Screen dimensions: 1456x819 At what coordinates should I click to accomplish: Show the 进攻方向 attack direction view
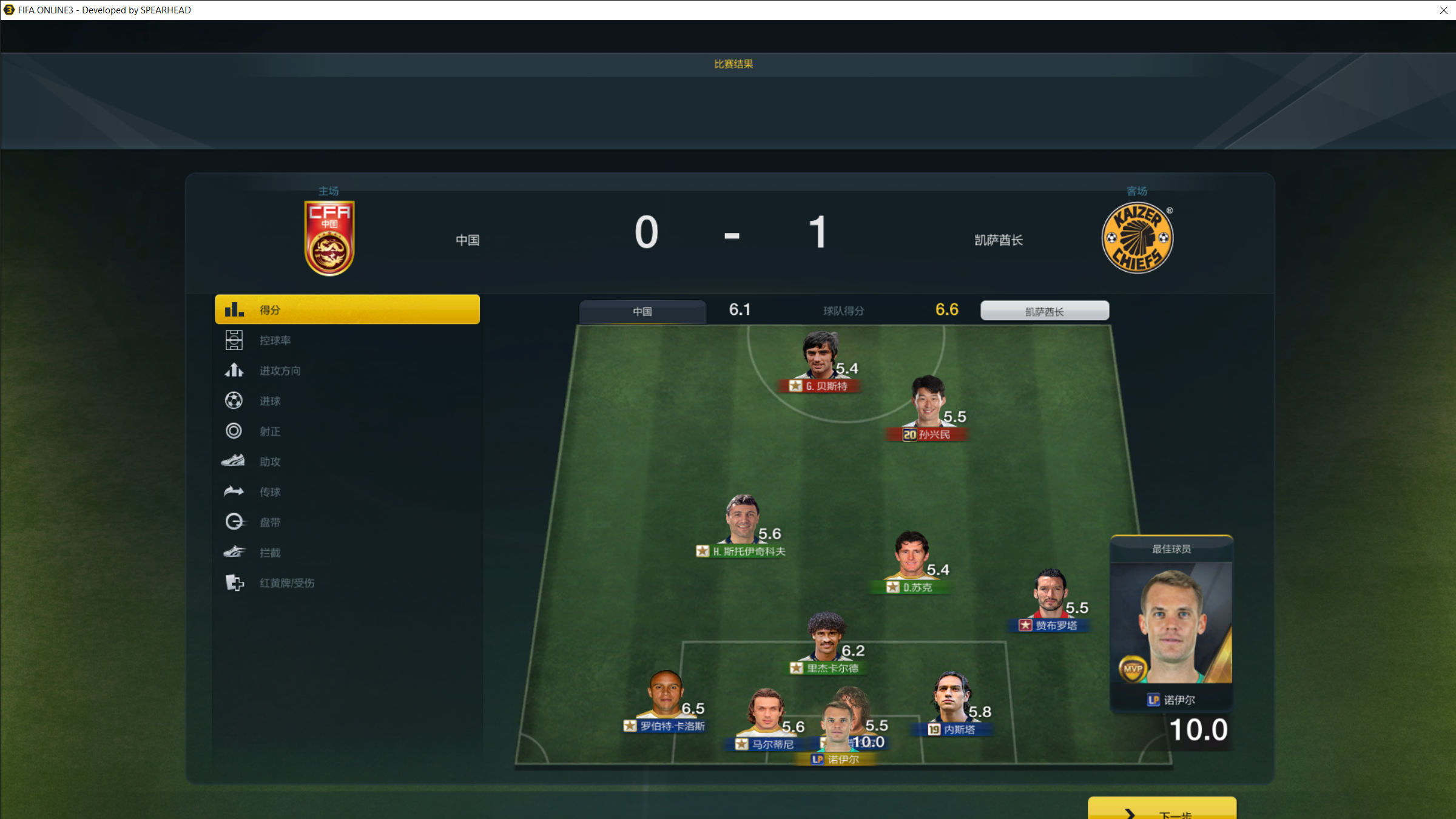tap(280, 371)
